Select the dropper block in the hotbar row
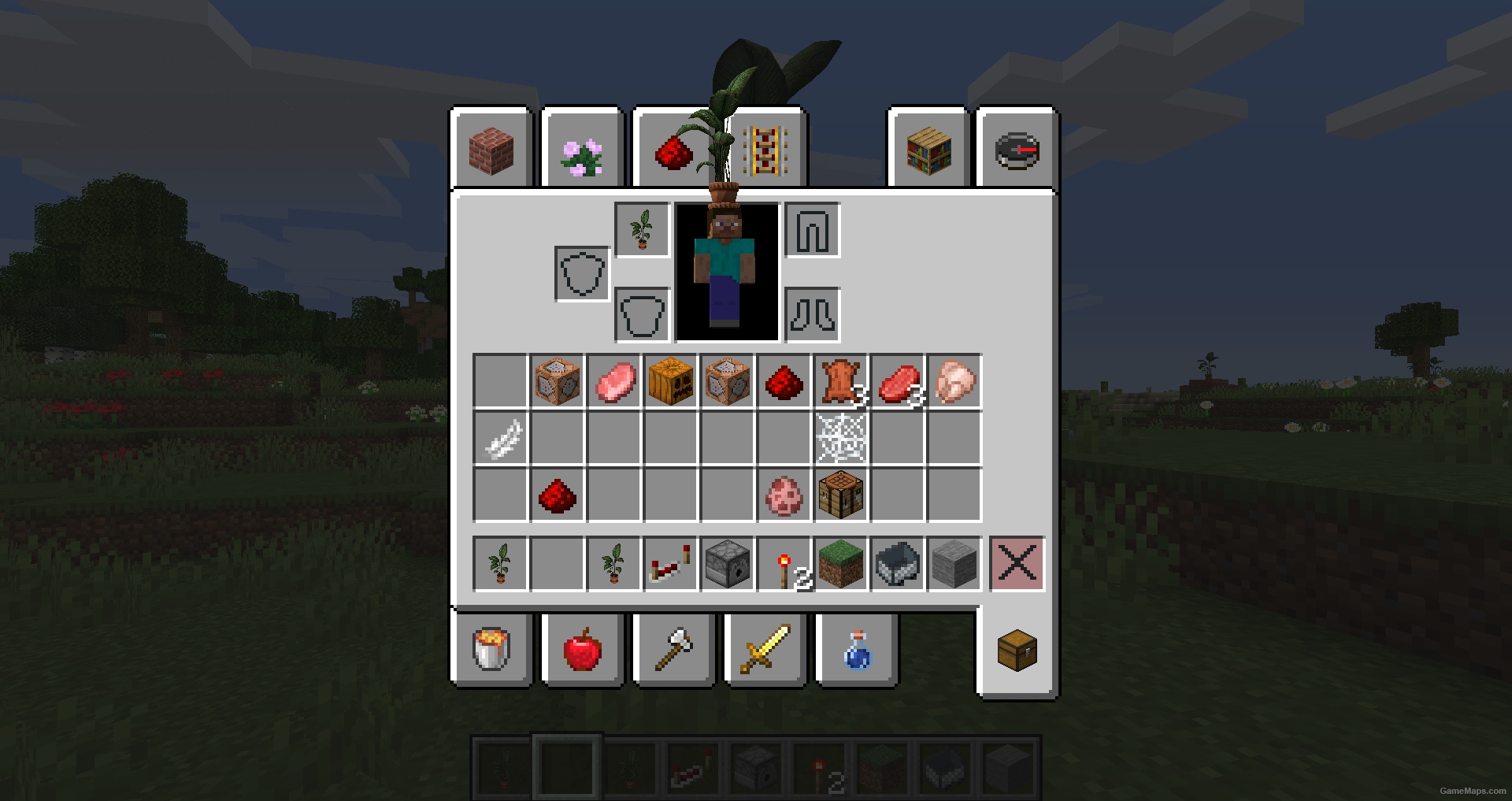Screen dimensions: 1512x801 [726, 563]
